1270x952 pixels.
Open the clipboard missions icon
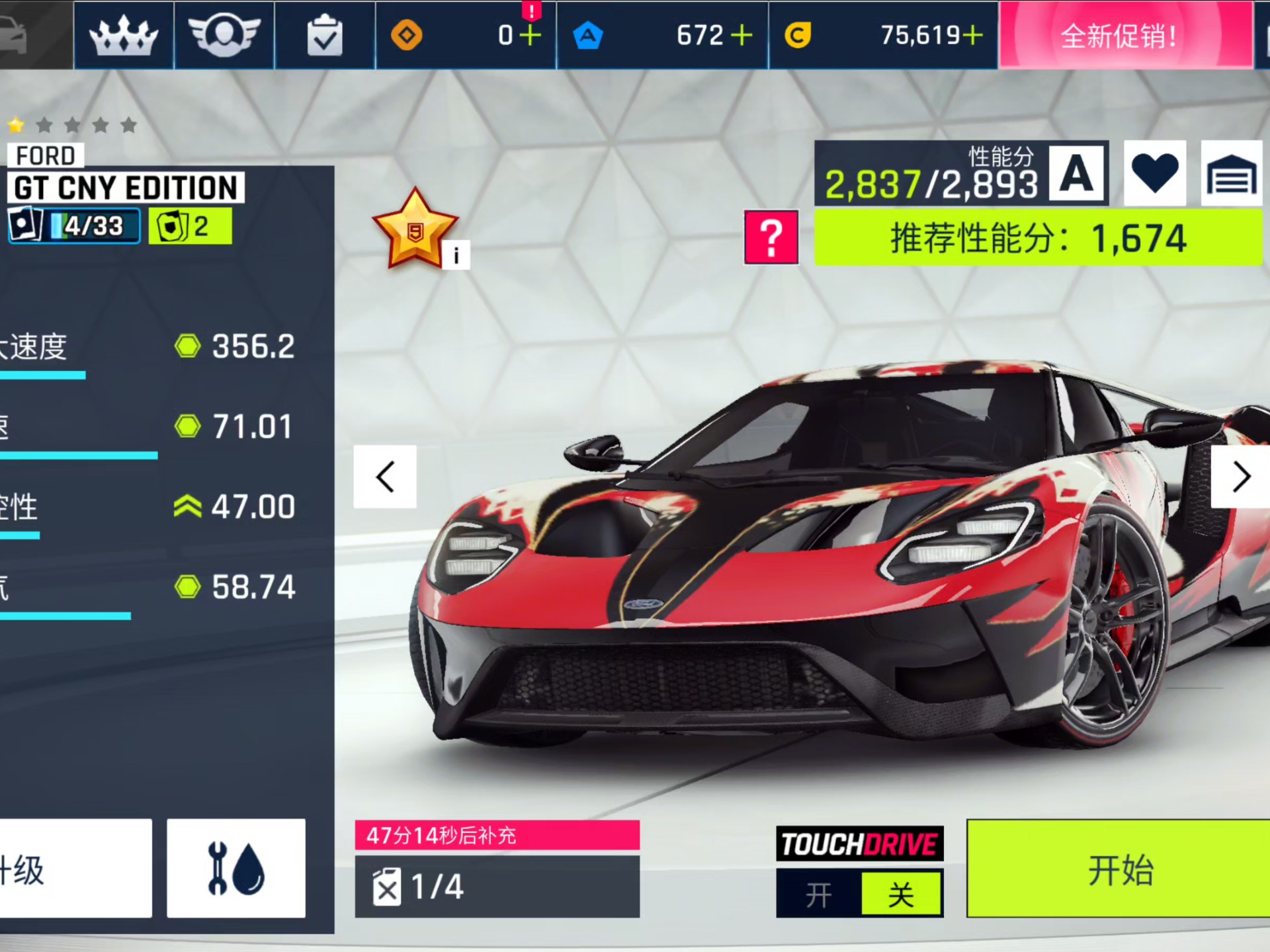coord(325,35)
